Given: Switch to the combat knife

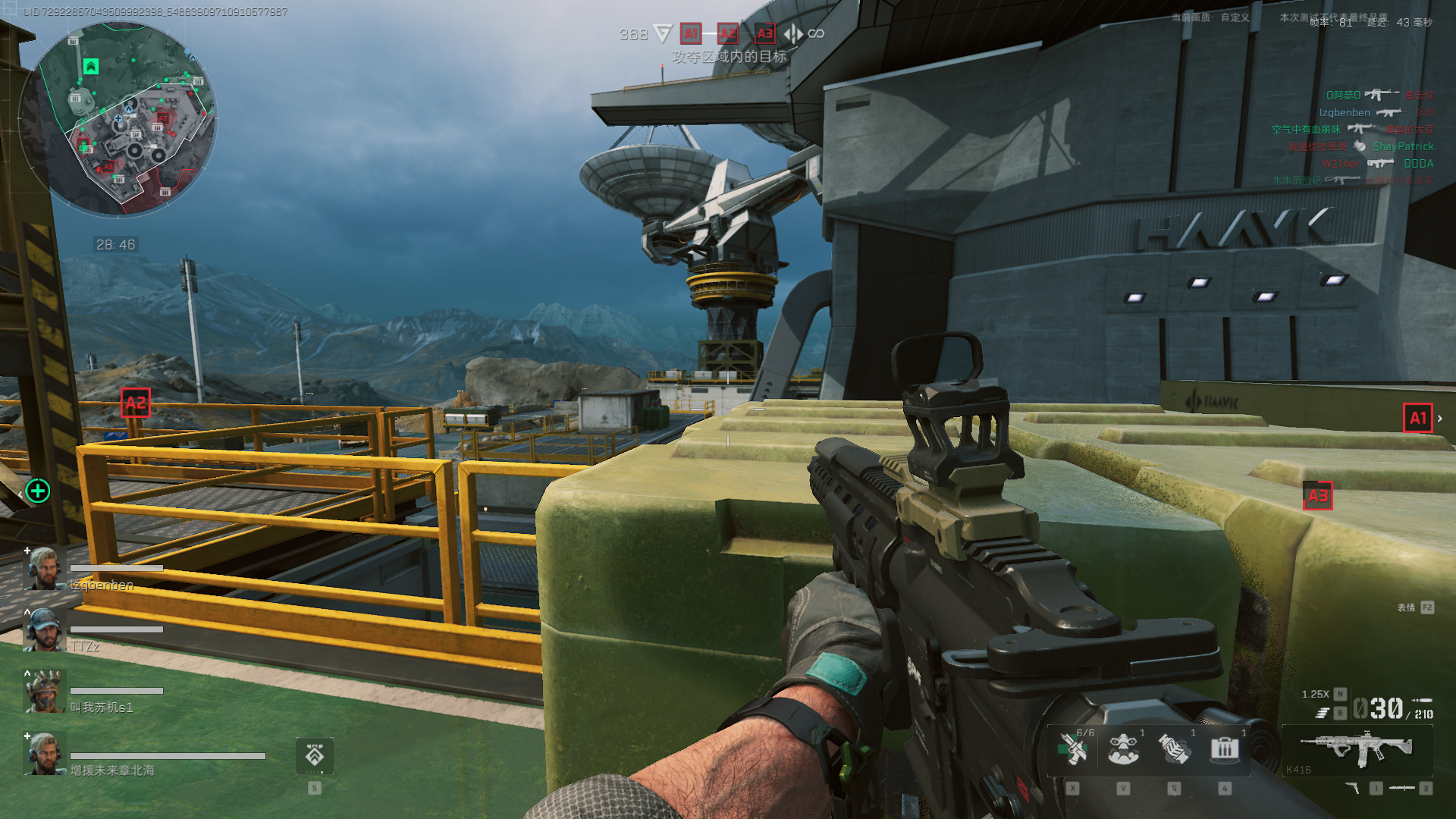Looking at the screenshot, I should (1402, 789).
